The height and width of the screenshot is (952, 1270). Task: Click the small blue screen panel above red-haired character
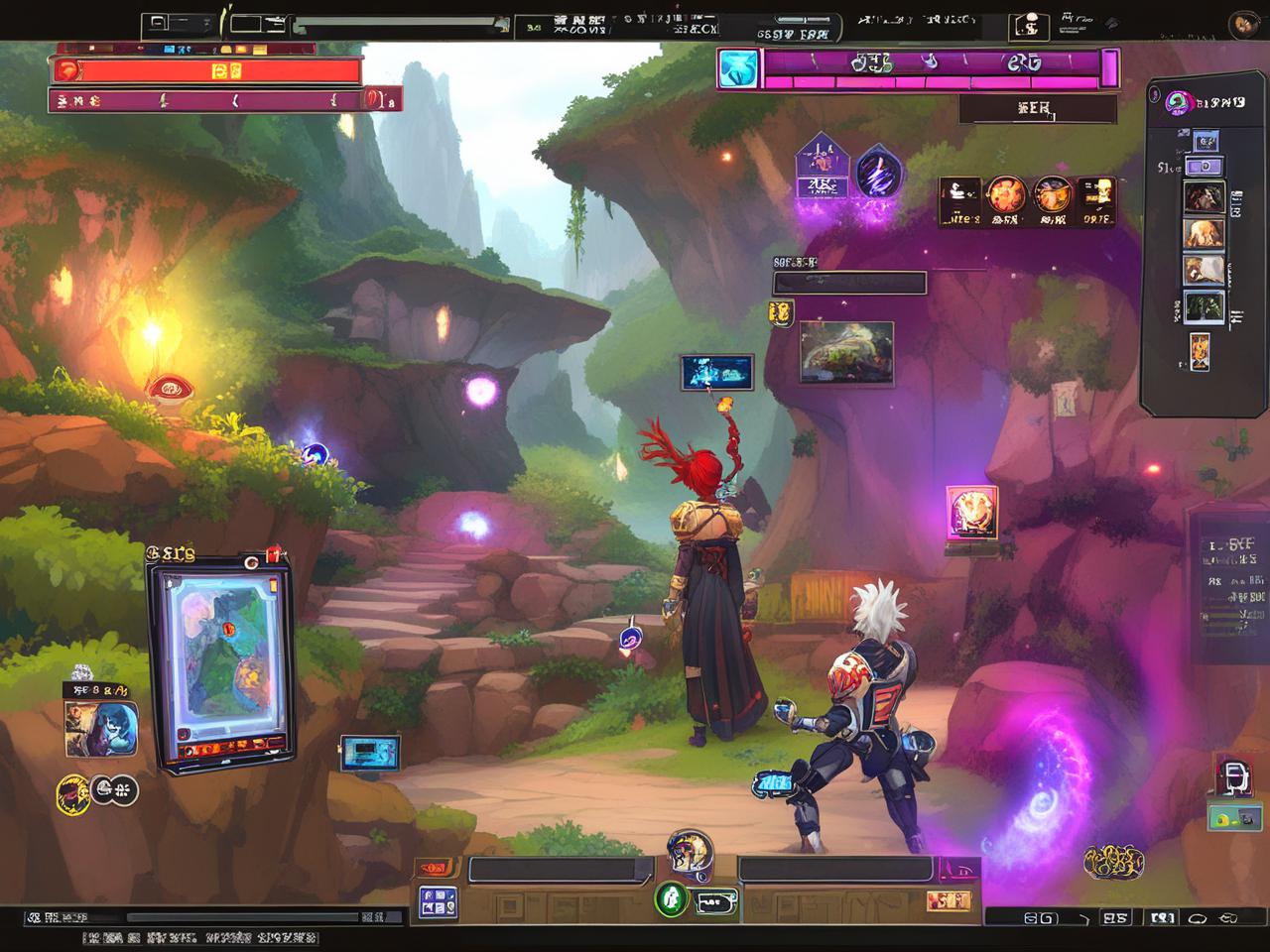716,372
